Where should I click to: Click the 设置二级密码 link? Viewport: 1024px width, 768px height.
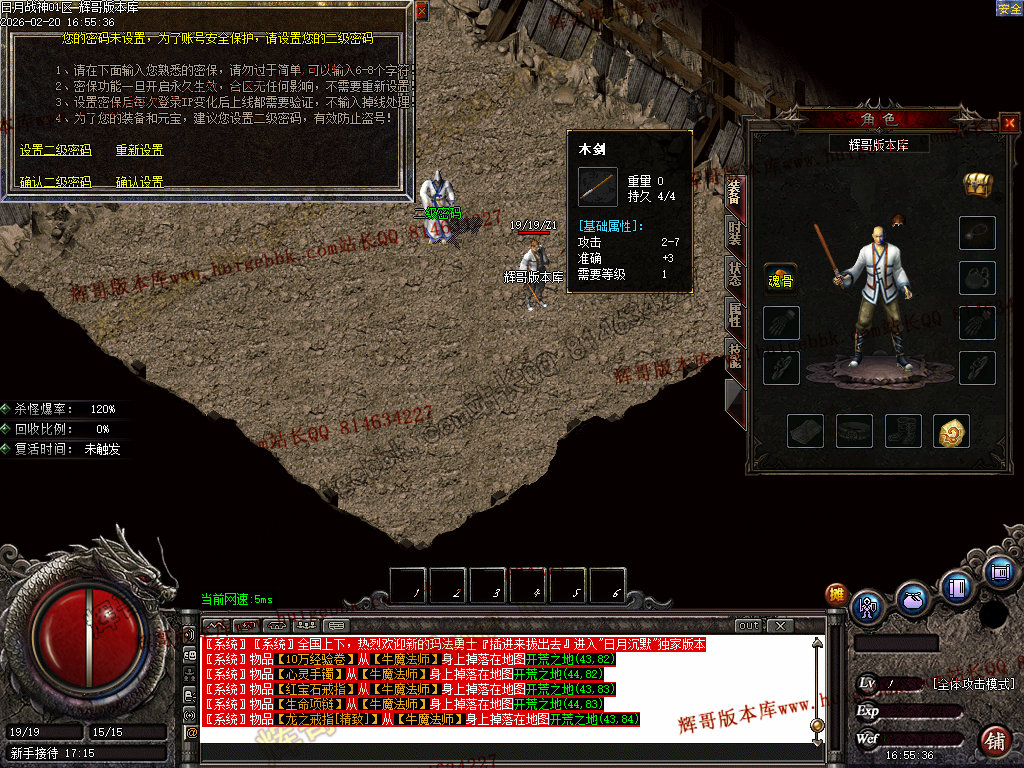[55, 150]
